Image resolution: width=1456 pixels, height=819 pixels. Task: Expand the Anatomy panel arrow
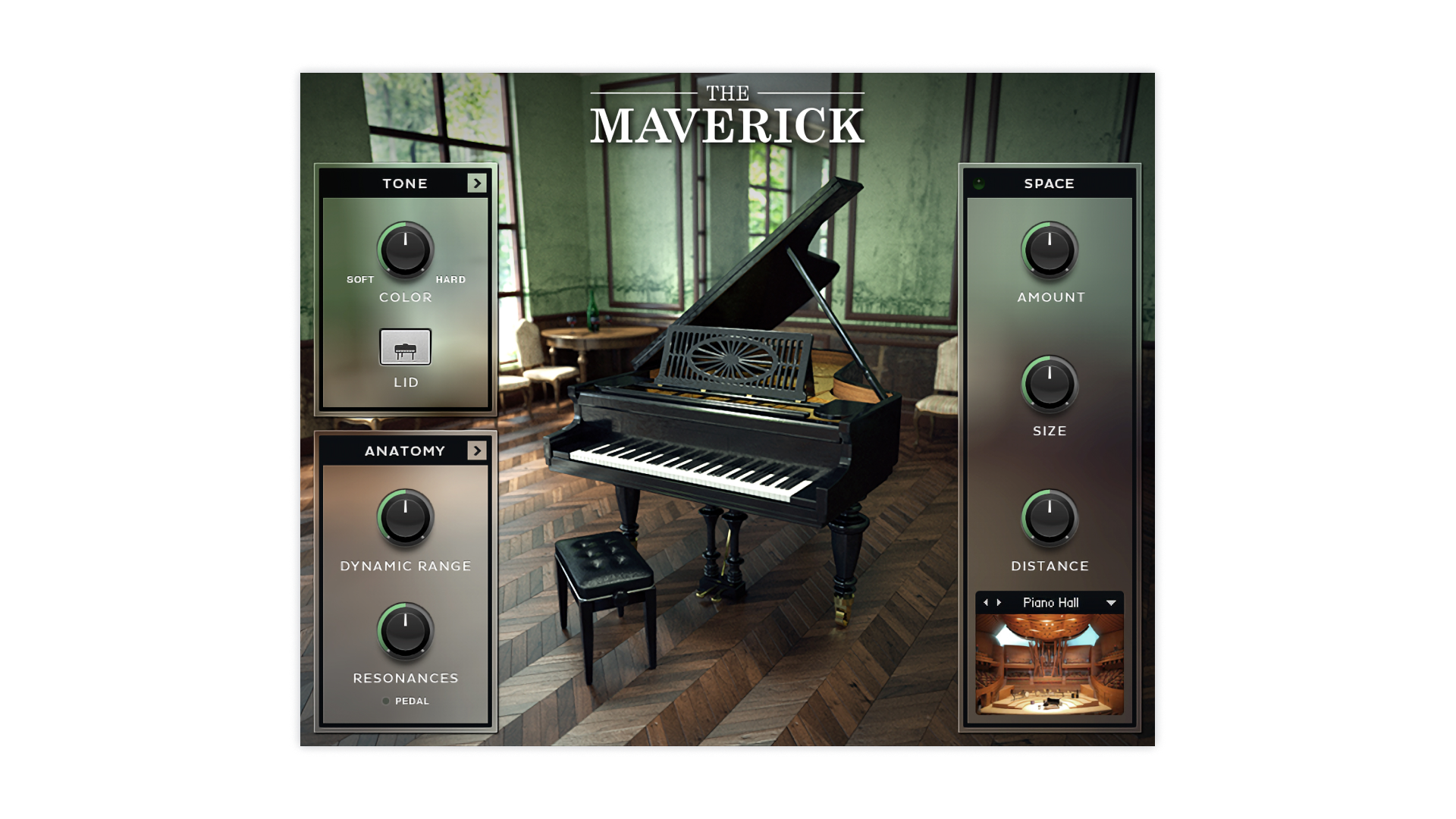[x=476, y=450]
